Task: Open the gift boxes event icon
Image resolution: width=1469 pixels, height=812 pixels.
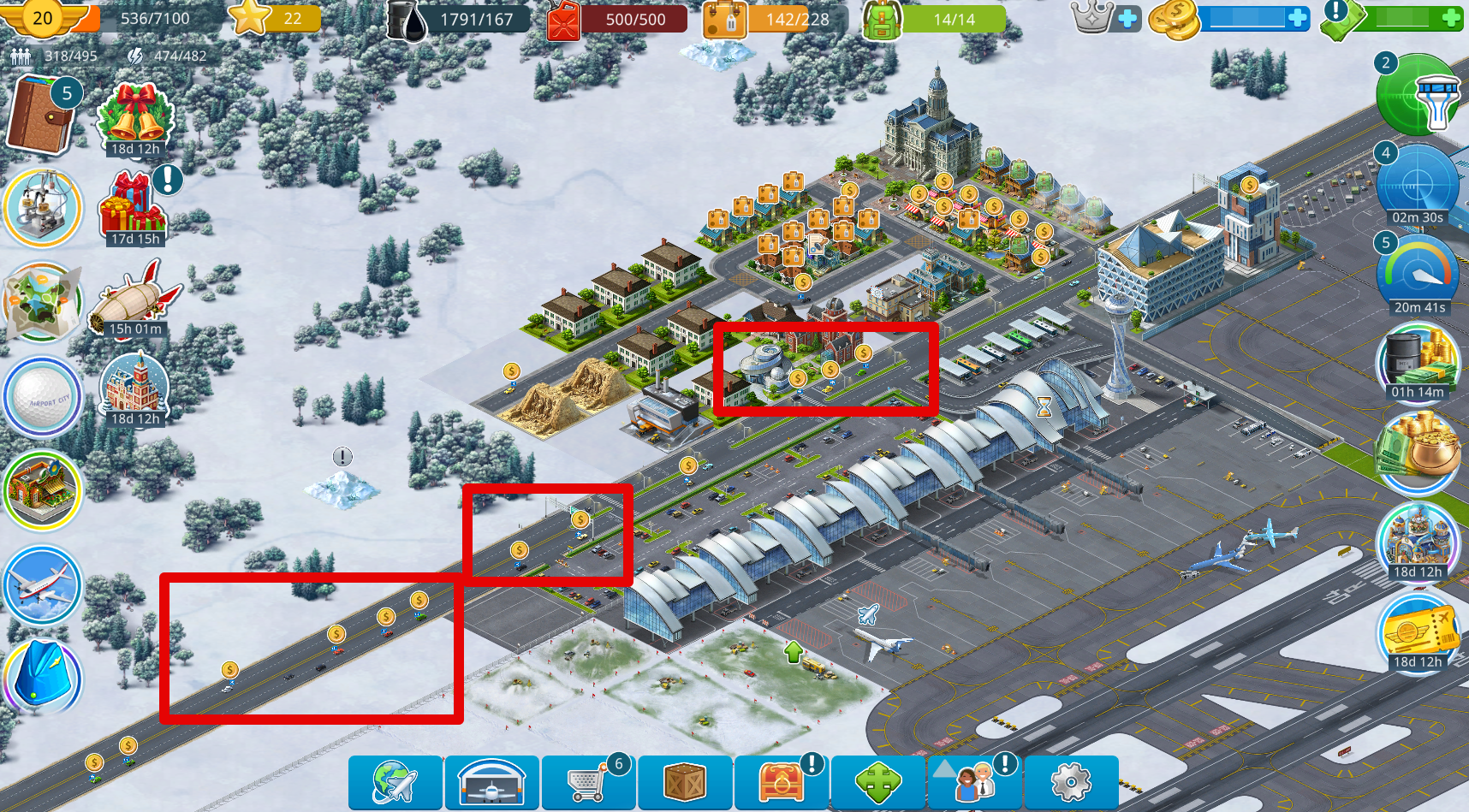Action: [134, 207]
